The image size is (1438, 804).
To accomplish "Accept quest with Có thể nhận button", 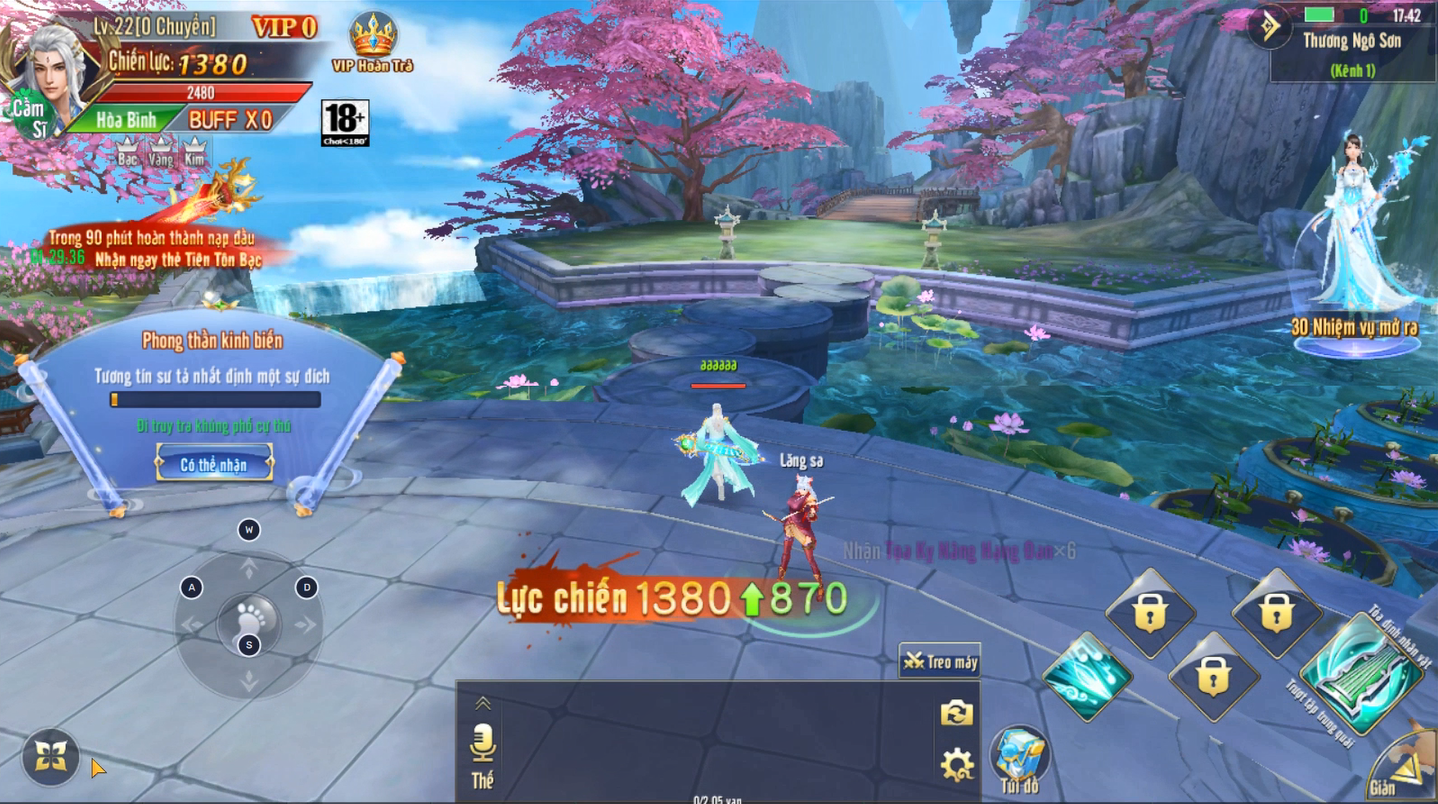I will (214, 465).
